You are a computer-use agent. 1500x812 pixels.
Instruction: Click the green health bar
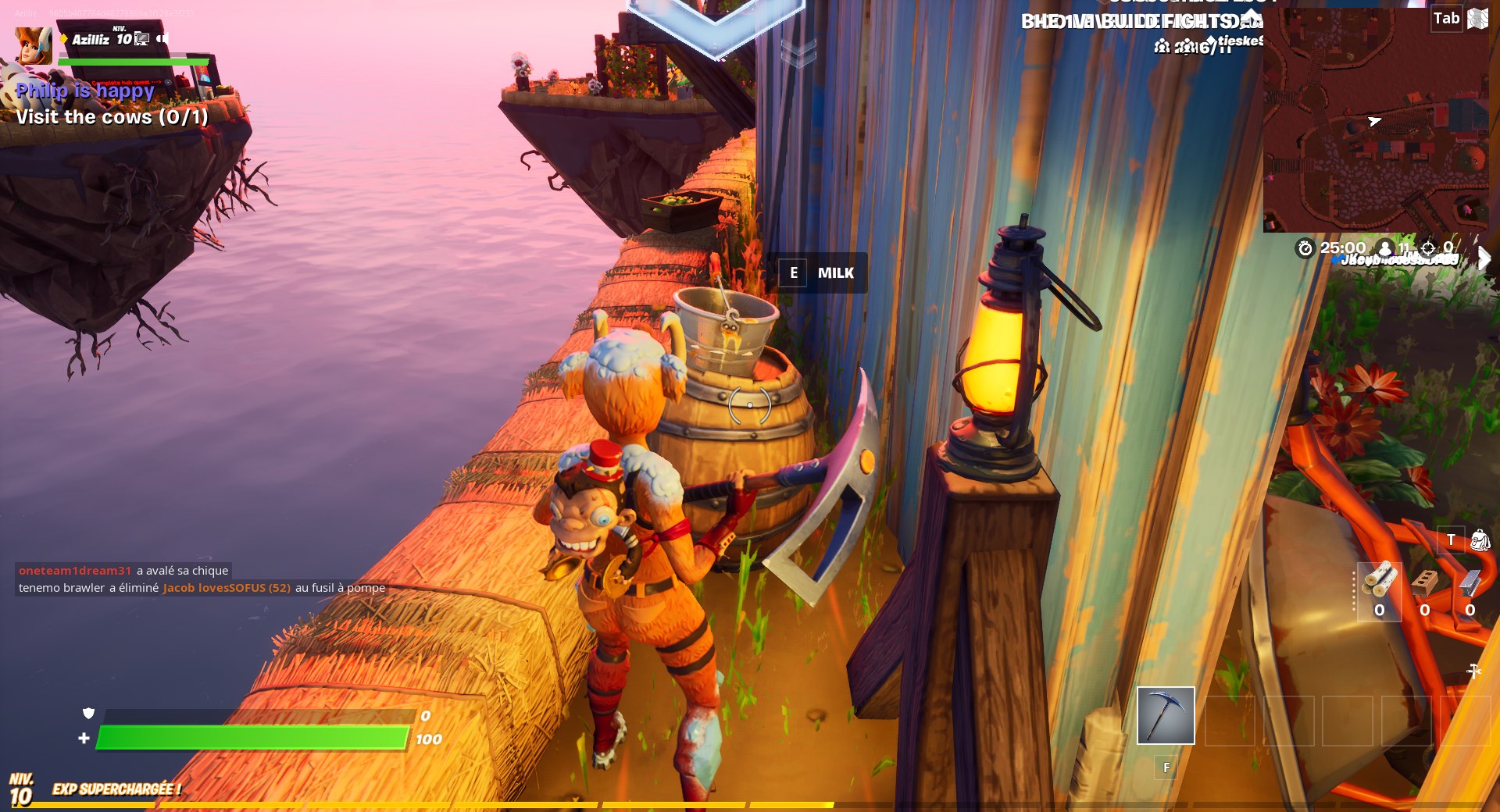(250, 737)
